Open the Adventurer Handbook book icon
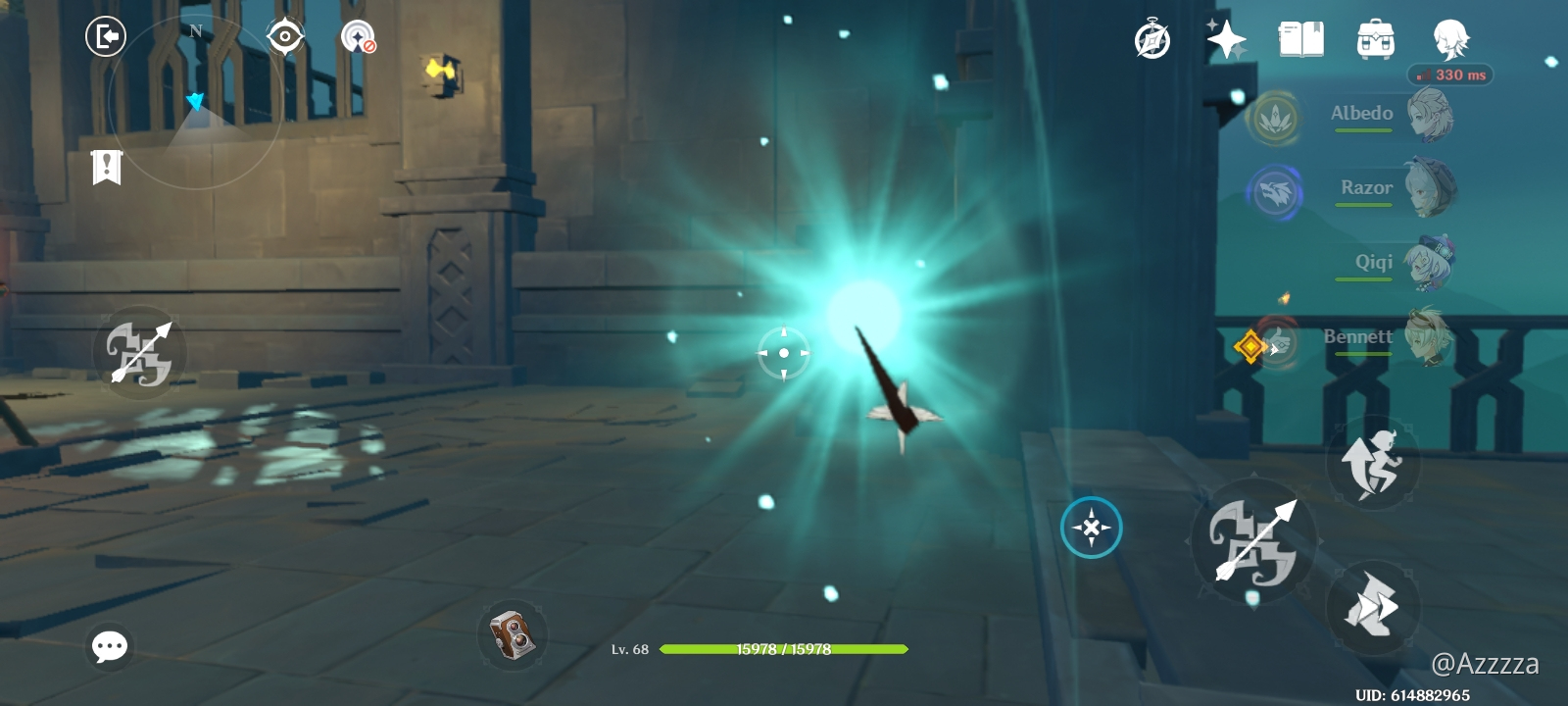The image size is (1568, 706). click(x=1300, y=40)
